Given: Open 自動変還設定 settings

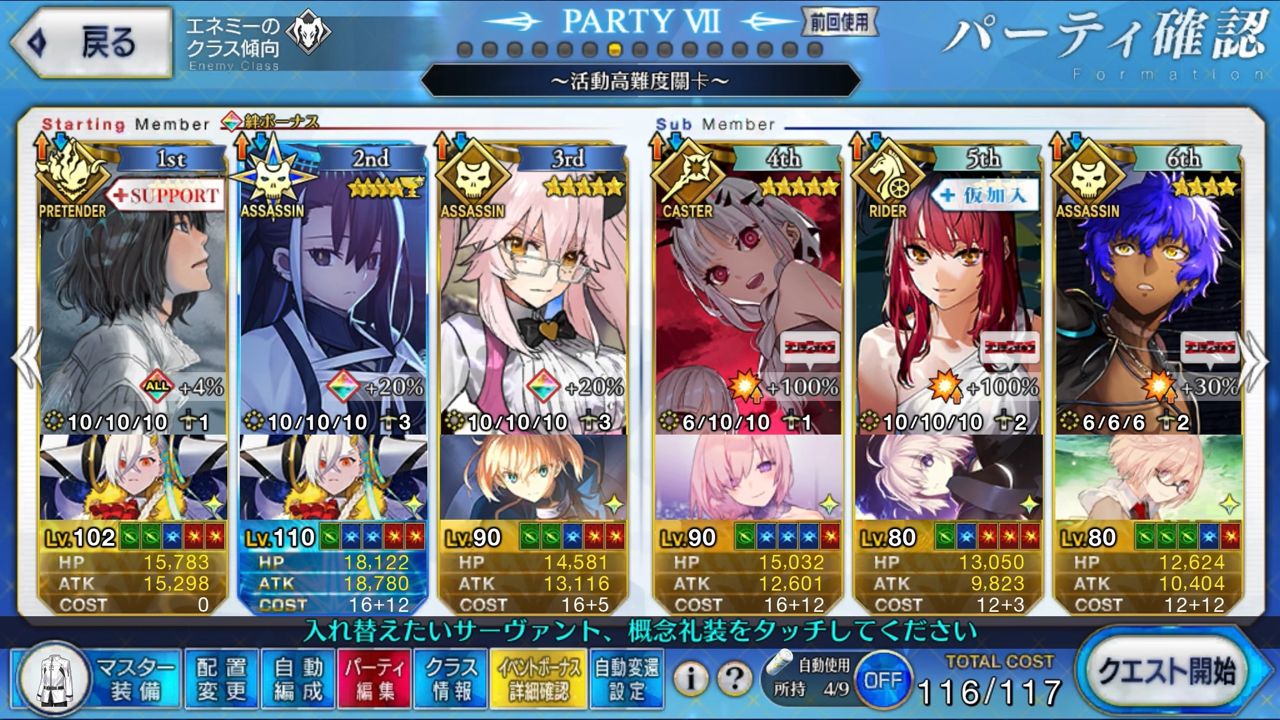Looking at the screenshot, I should pos(626,679).
